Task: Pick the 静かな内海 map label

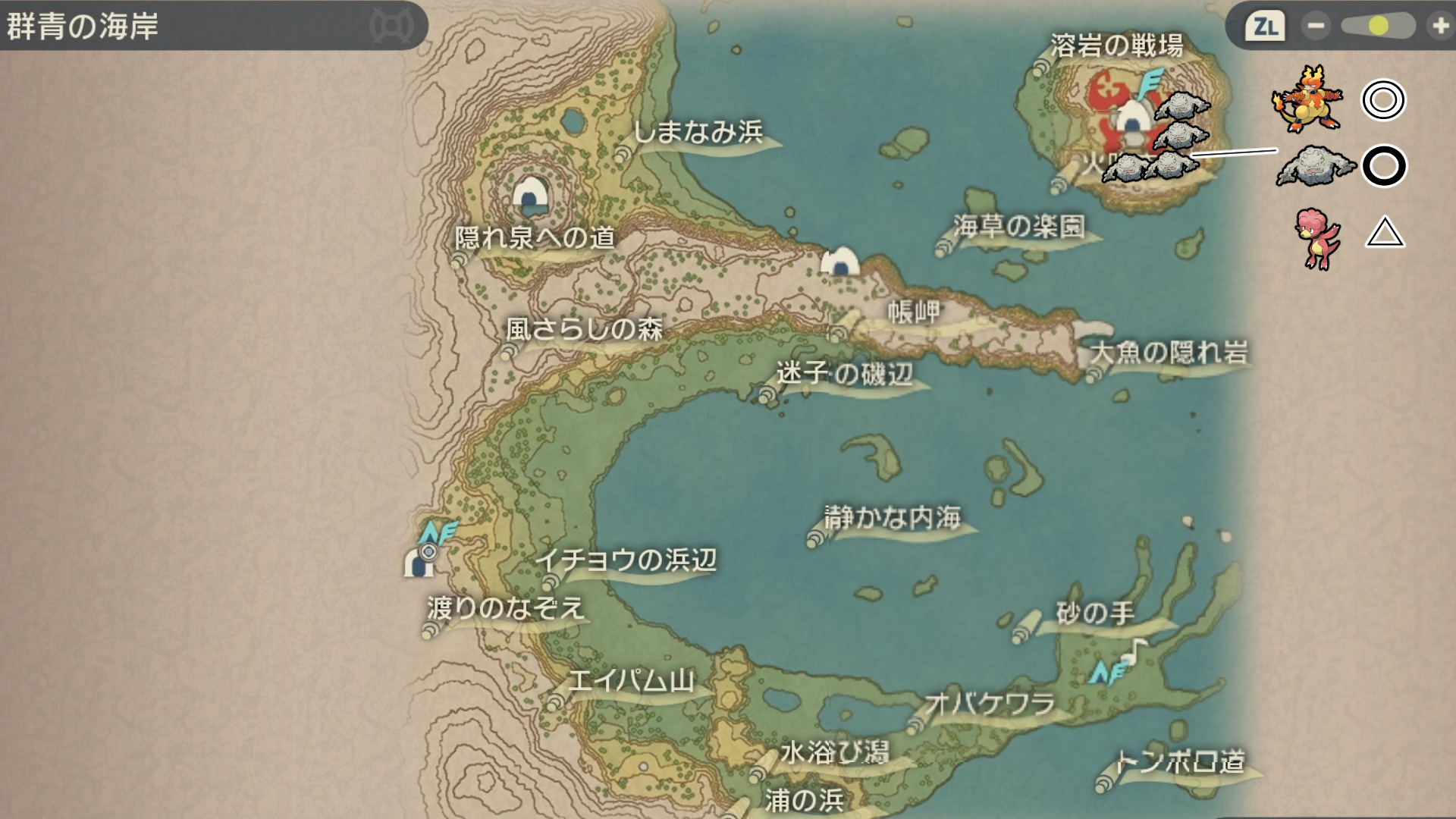Action: [x=893, y=517]
